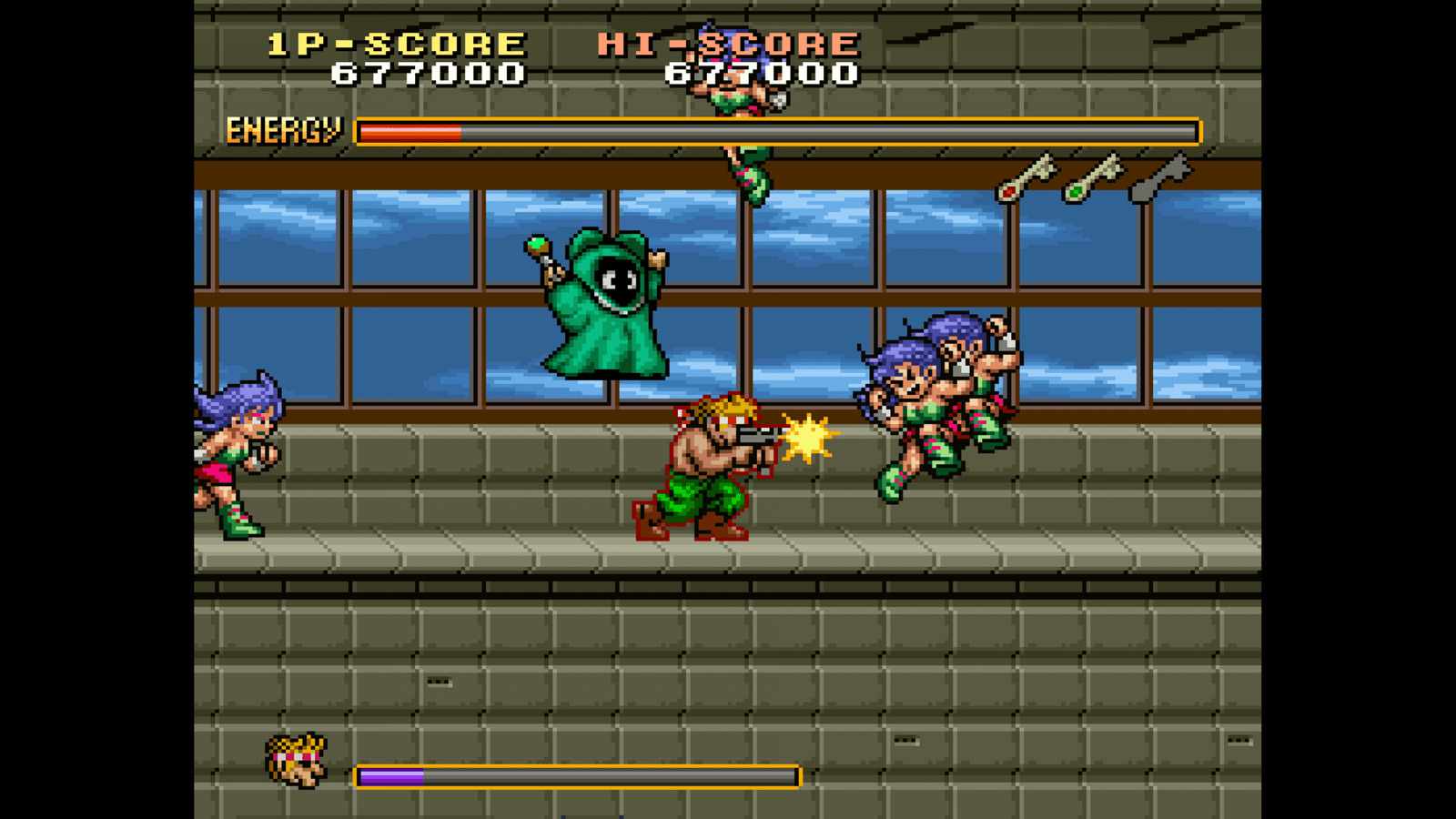Click the greyed-out empty key icon

[x=1159, y=177]
